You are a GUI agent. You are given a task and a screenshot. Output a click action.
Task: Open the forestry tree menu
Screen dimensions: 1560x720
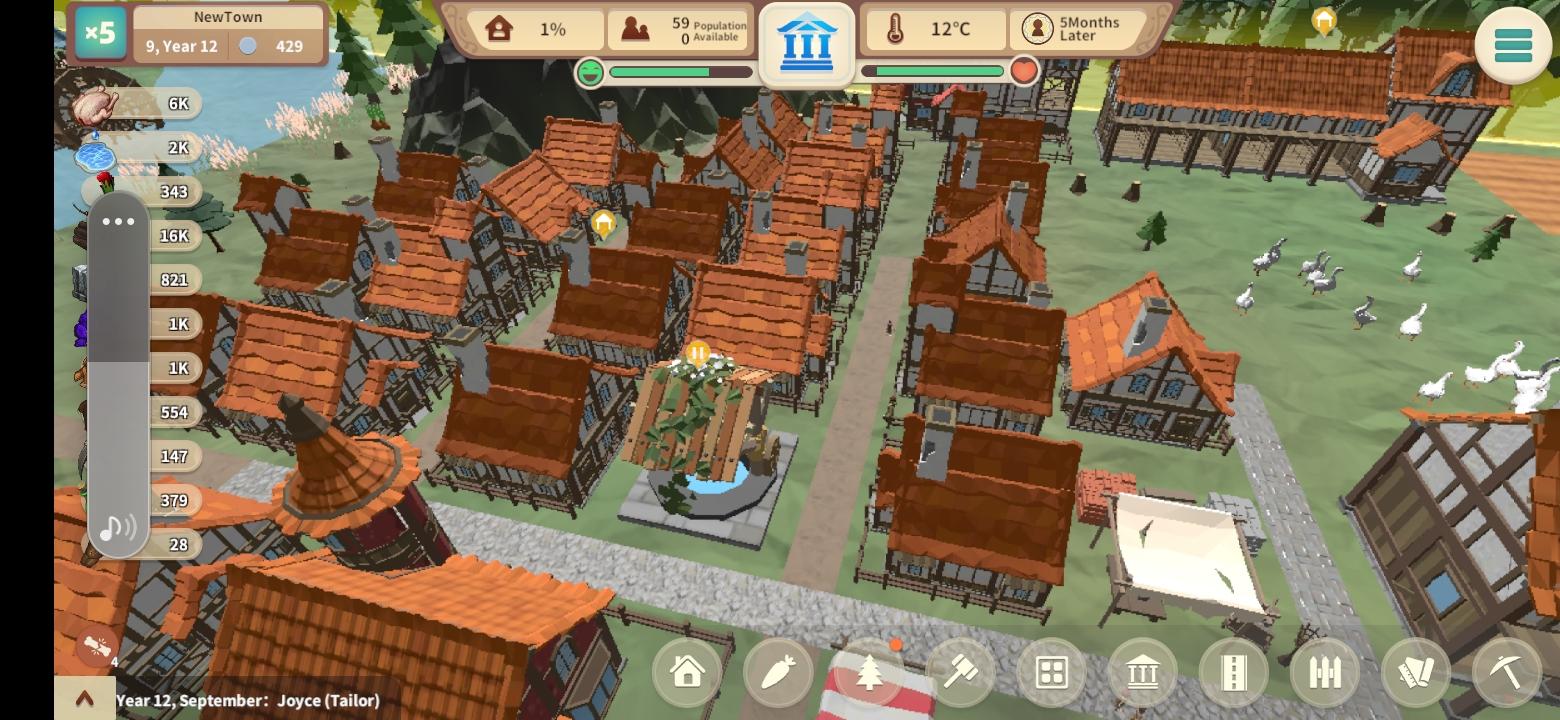870,672
